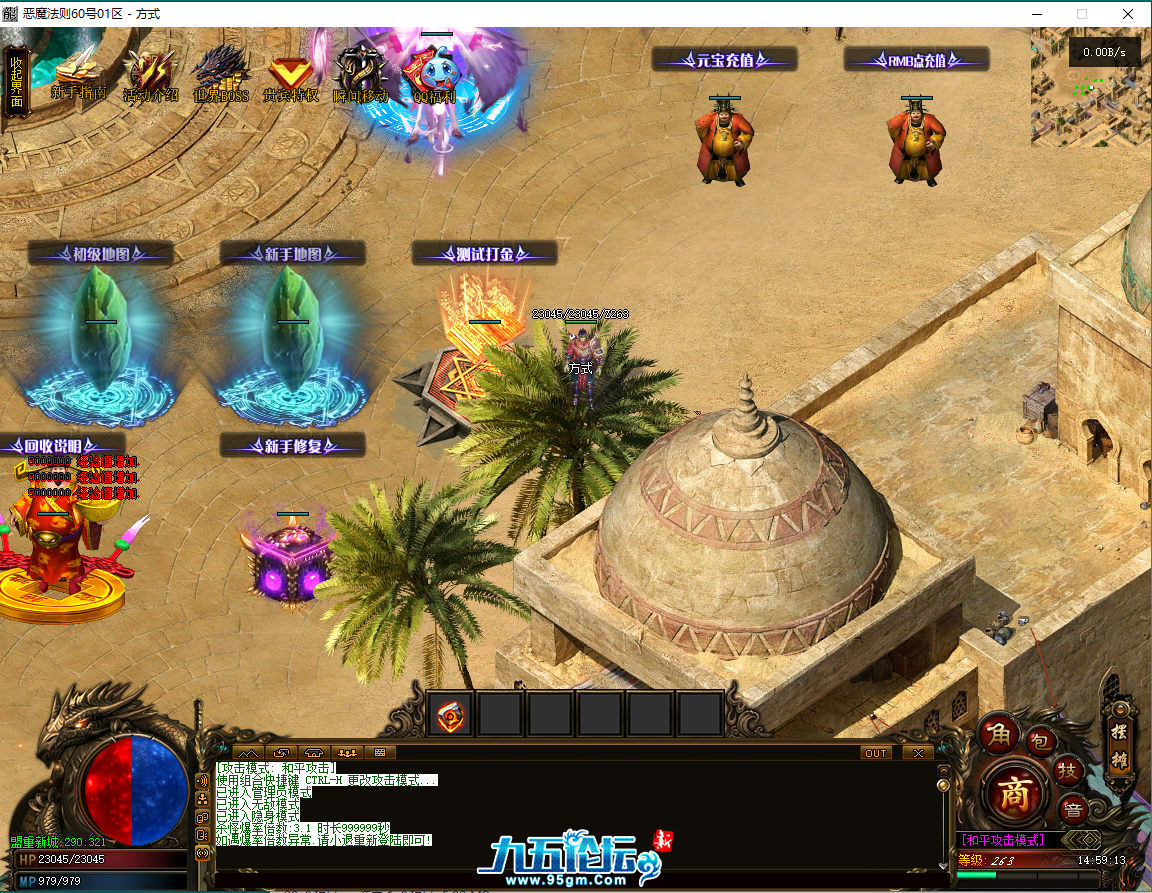Activate the 瞬间移动 teleport icon
The width and height of the screenshot is (1152, 893).
click(x=360, y=75)
